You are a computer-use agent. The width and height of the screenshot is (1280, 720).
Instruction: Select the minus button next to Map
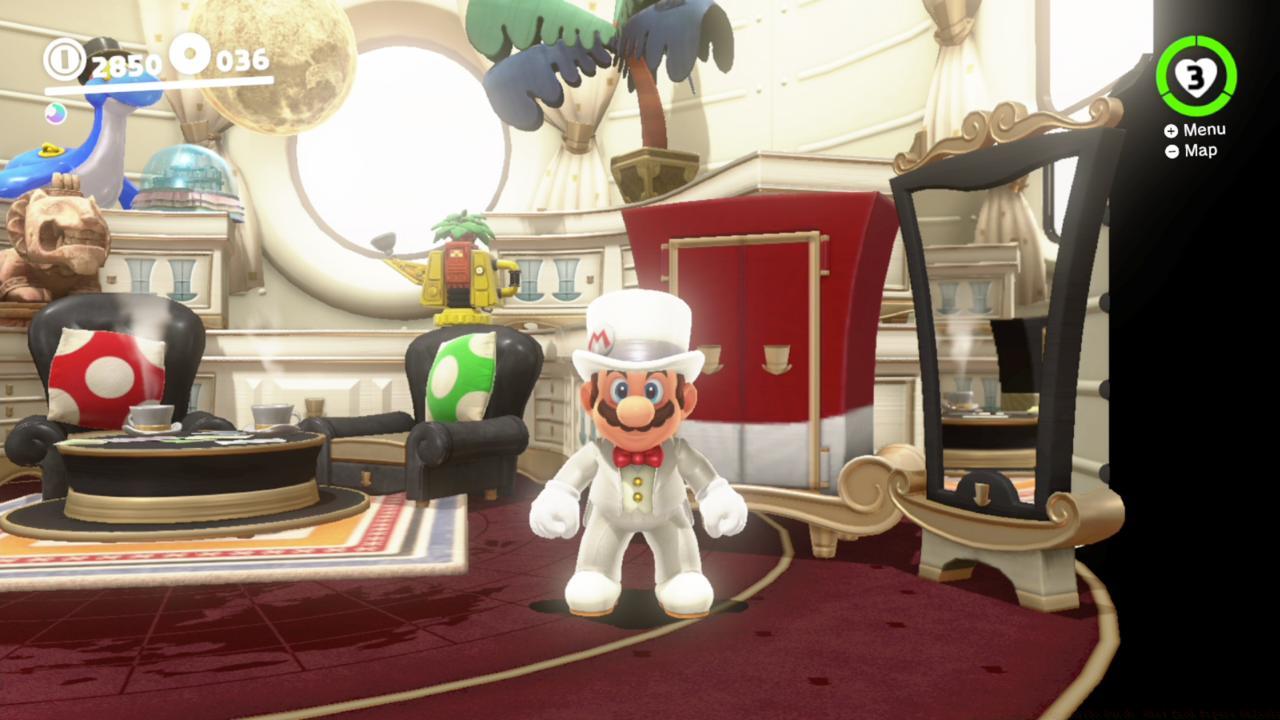tap(1170, 150)
